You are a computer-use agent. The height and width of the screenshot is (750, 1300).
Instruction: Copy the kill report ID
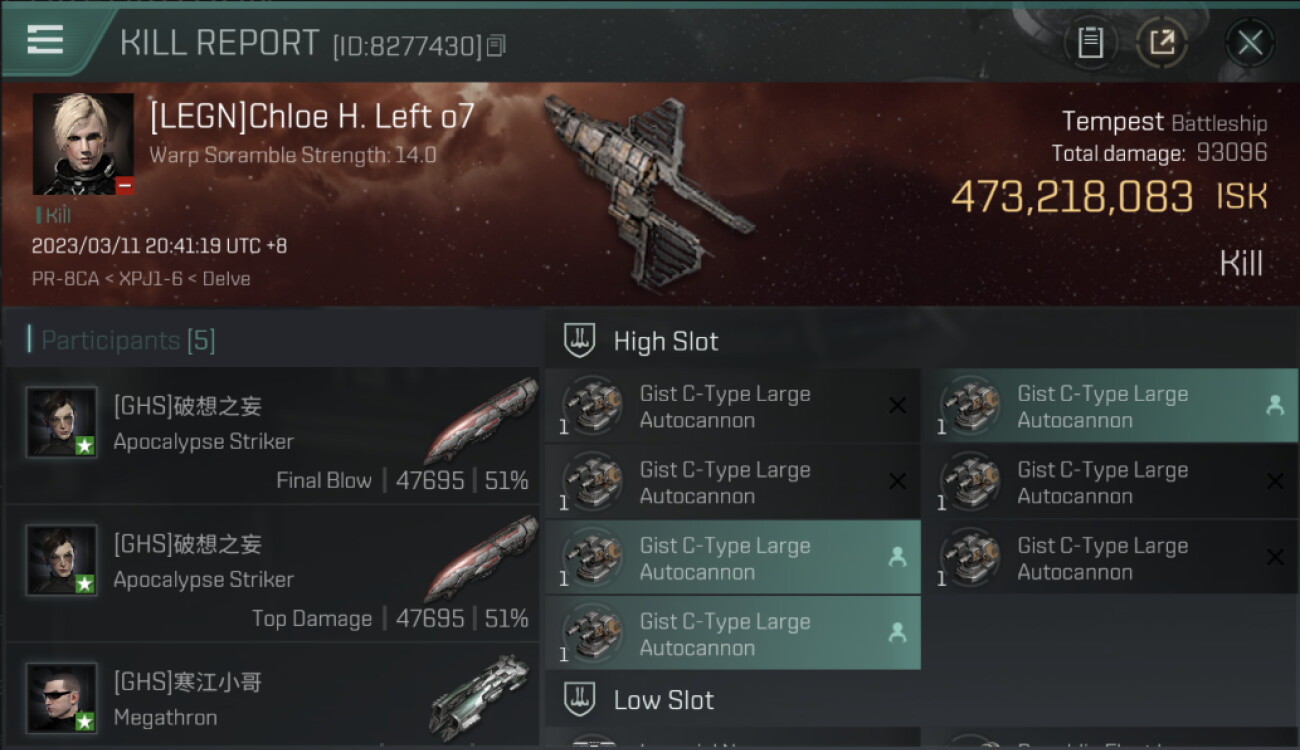pyautogui.click(x=497, y=45)
